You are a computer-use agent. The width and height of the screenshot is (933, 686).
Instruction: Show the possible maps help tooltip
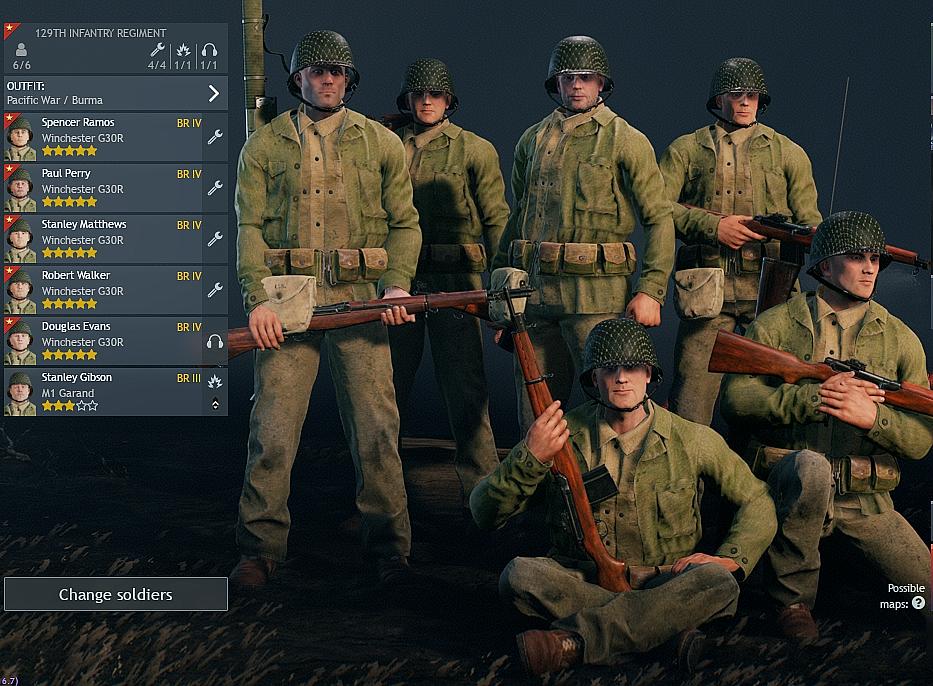(918, 604)
